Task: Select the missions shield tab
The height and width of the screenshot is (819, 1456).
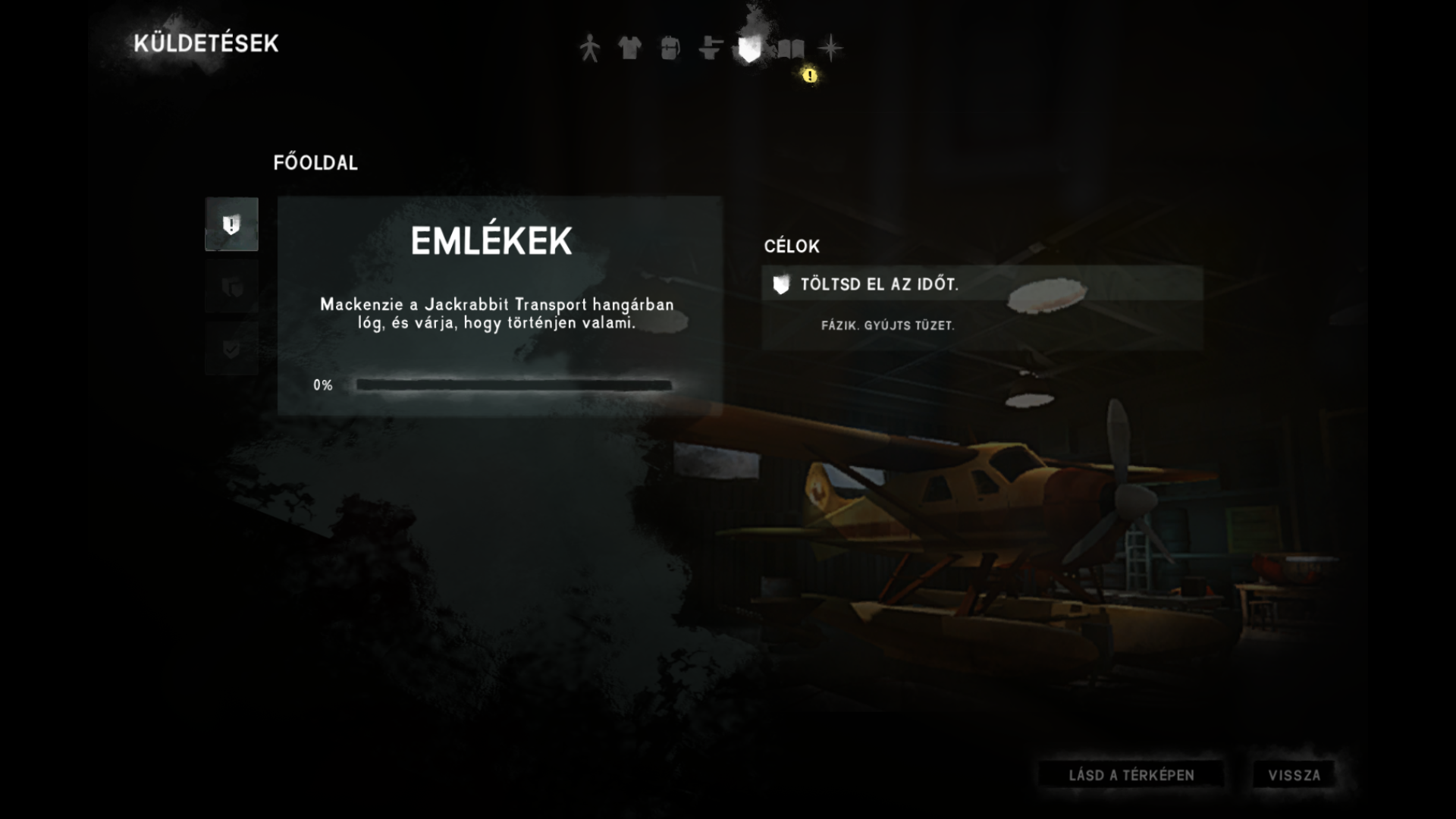Action: [749, 49]
